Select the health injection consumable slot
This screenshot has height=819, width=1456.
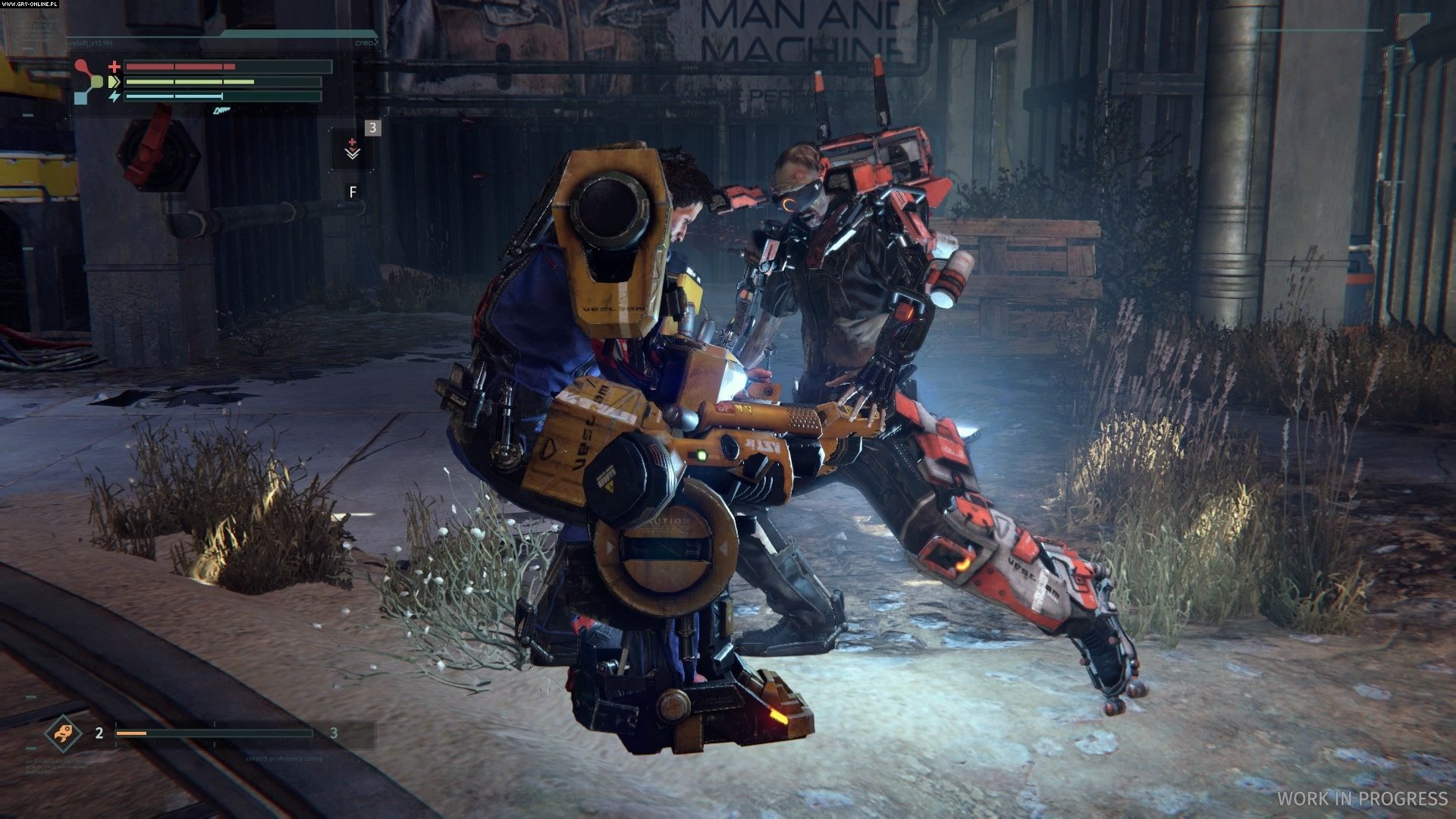[x=352, y=149]
